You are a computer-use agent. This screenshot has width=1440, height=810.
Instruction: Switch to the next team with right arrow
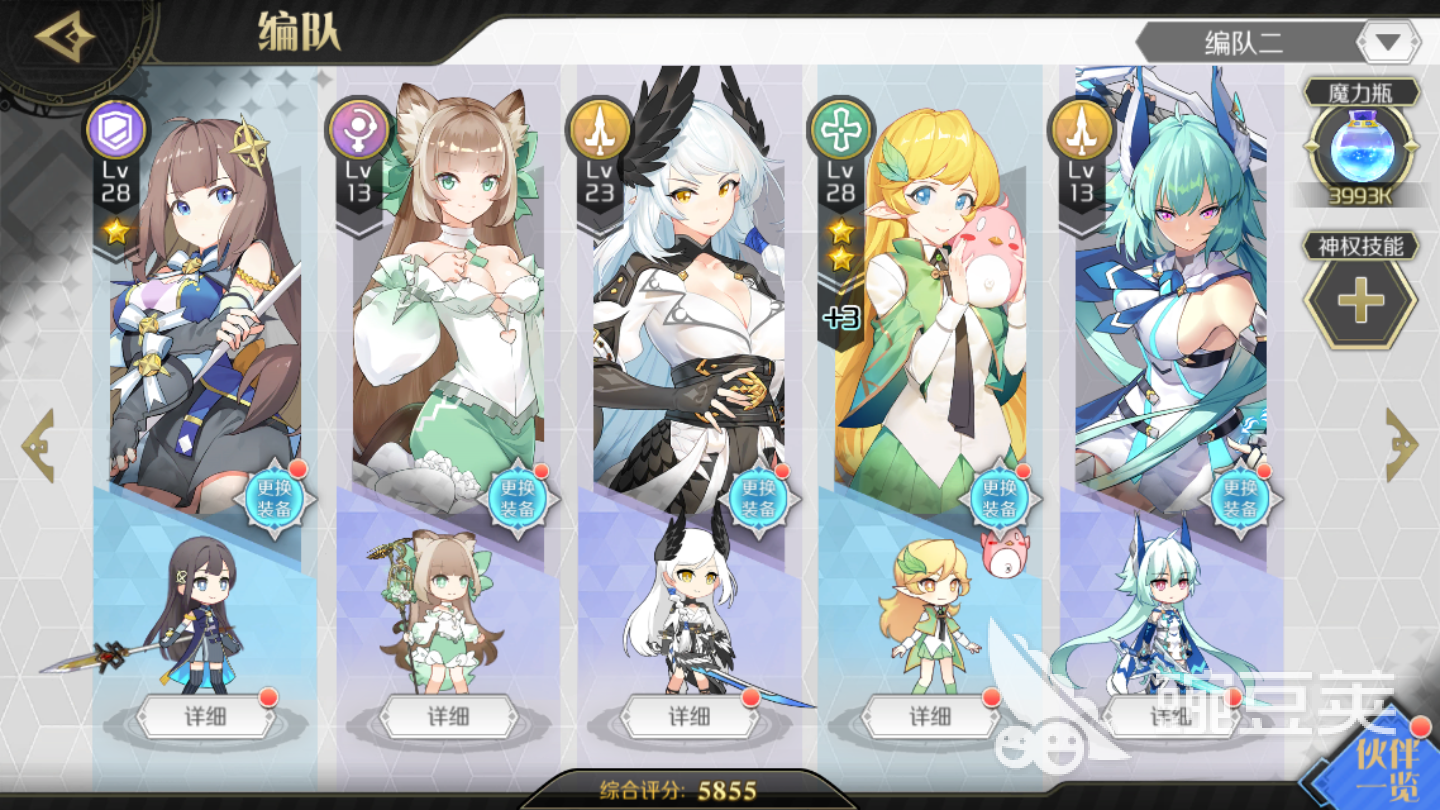tap(1401, 445)
